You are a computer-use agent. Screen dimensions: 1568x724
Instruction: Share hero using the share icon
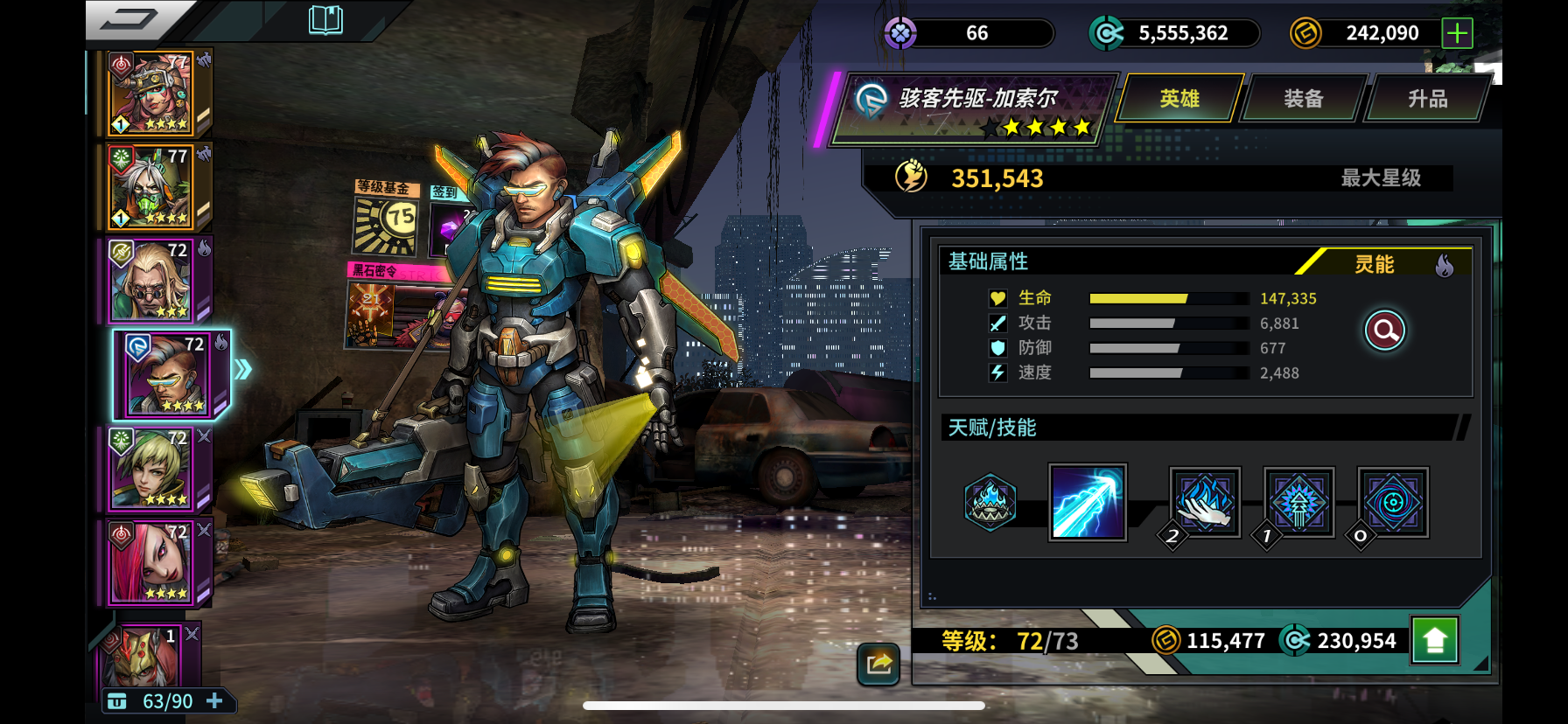(x=878, y=665)
